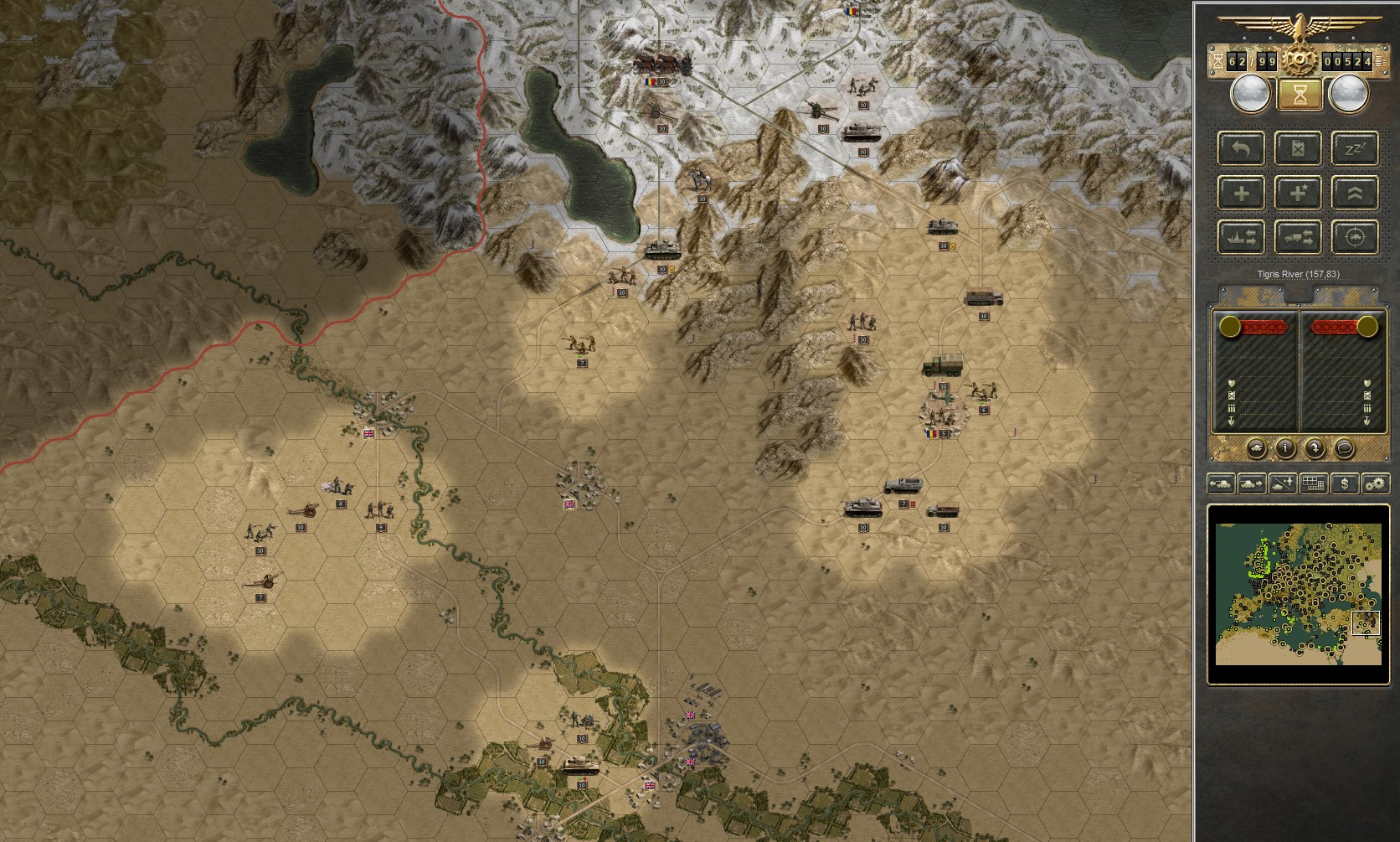Expand the unit camouflage view button
Viewport: 1400px width, 842px height.
pos(1257,448)
